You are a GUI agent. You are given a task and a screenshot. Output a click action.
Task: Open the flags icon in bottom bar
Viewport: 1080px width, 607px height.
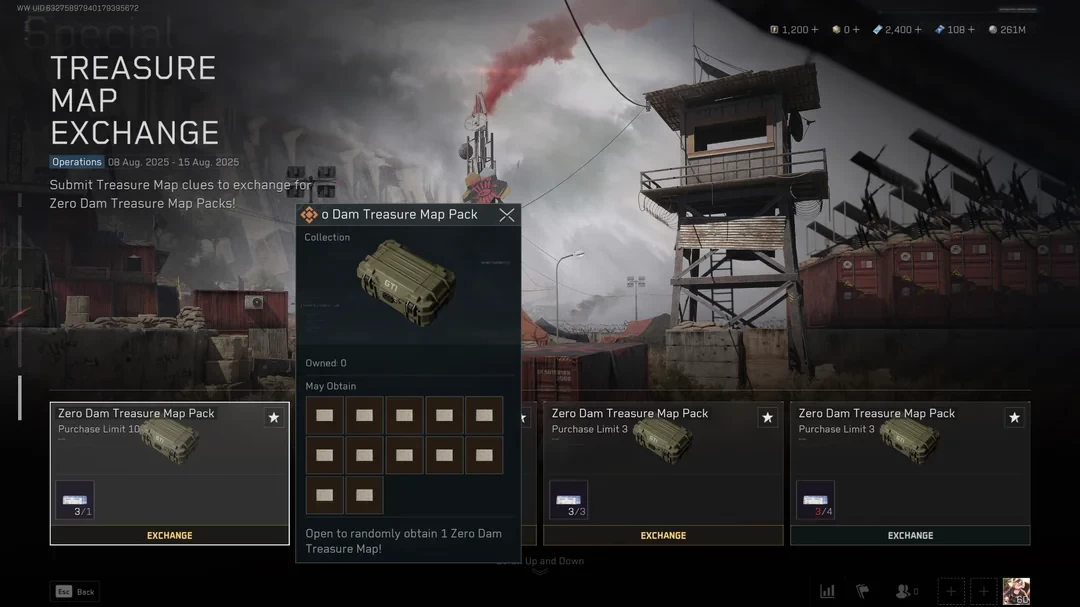(862, 591)
